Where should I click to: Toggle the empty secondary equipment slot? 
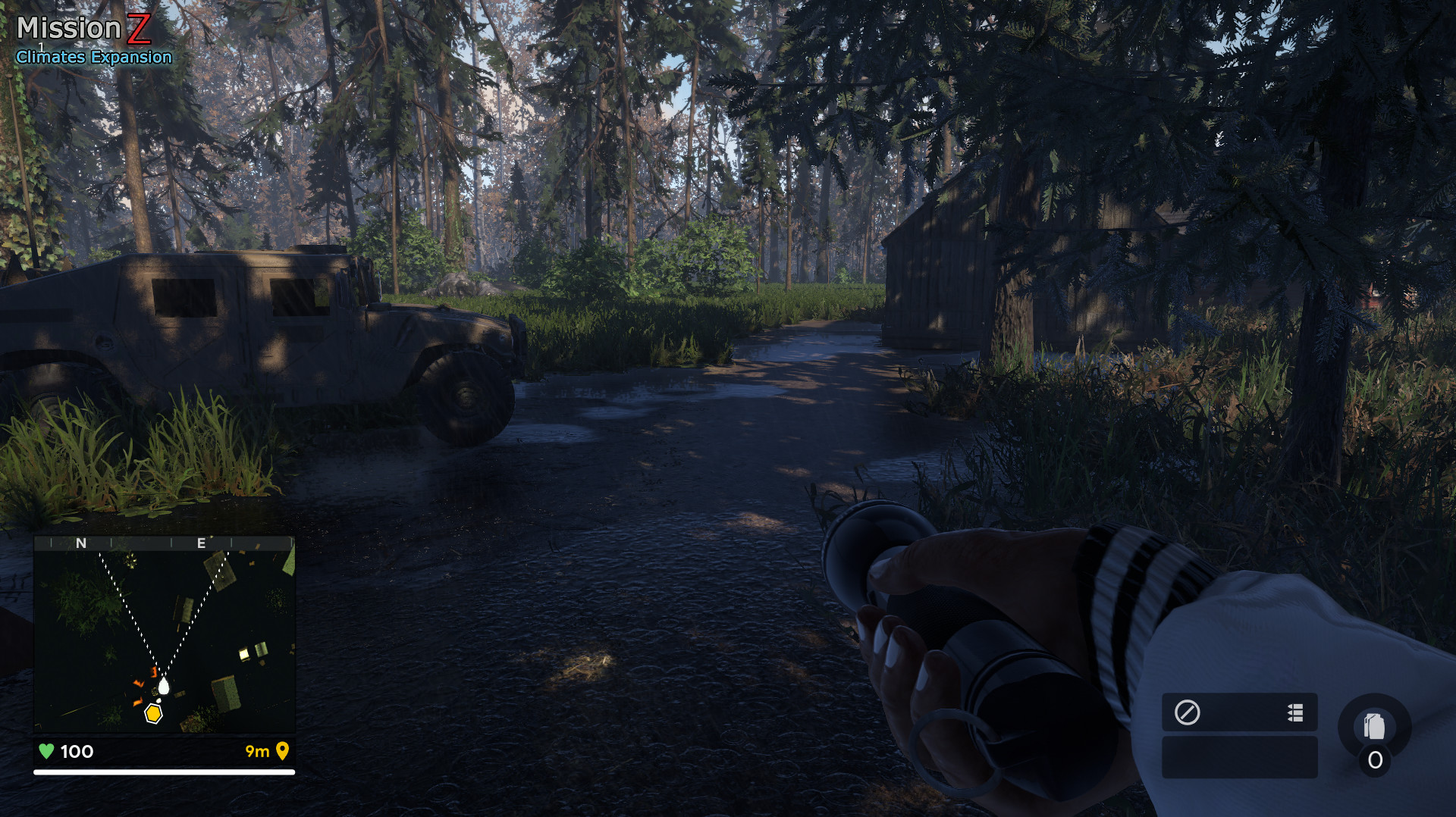(x=1241, y=758)
